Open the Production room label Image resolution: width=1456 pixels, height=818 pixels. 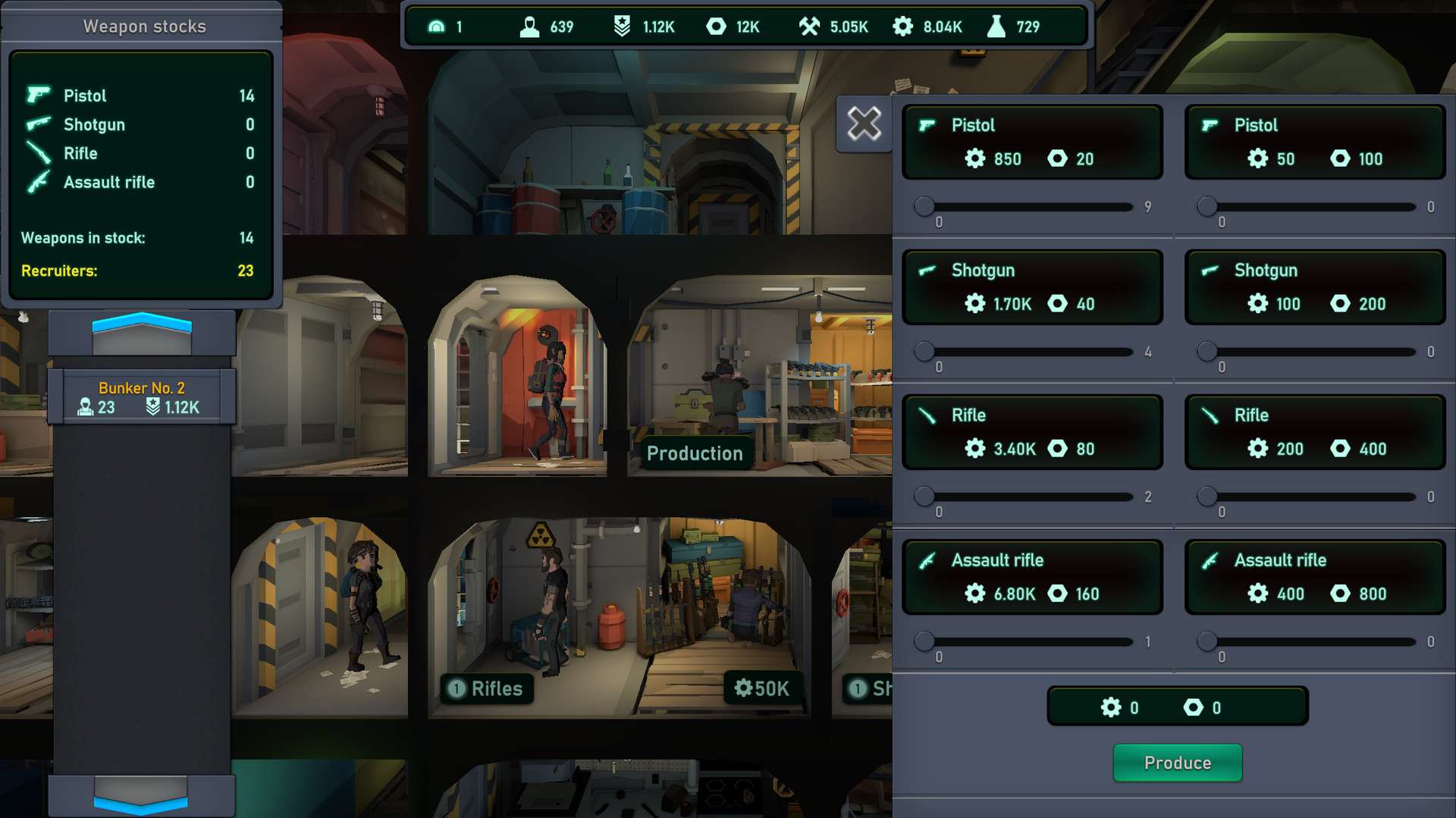694,453
